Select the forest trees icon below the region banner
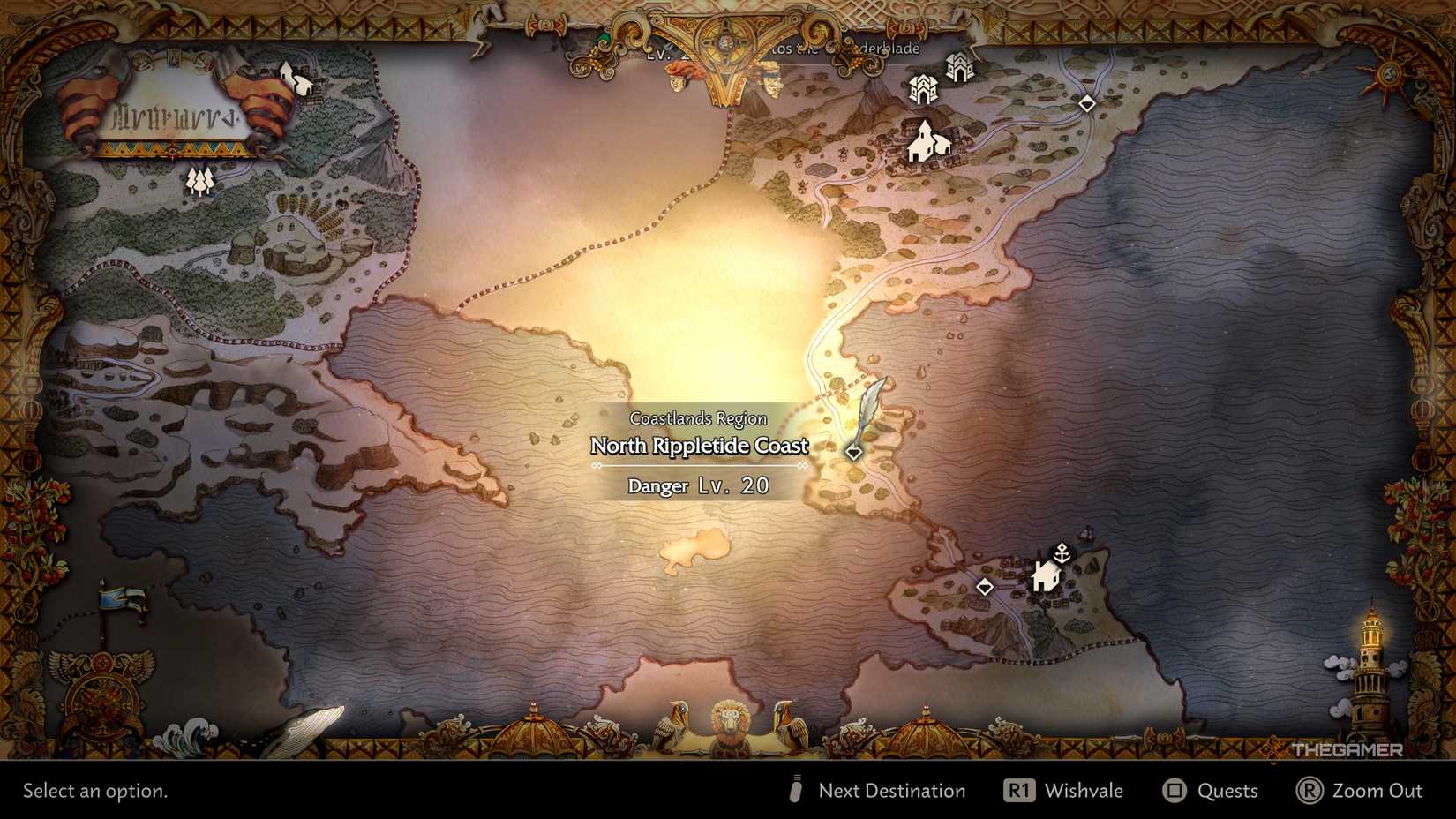Viewport: 1456px width, 819px height. 202,179
